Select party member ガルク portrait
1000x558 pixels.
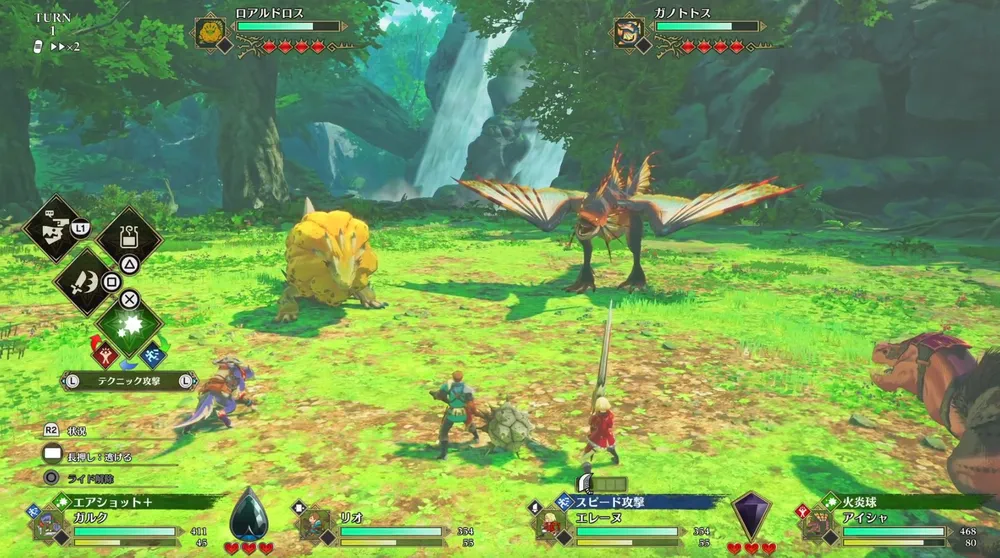coord(50,523)
